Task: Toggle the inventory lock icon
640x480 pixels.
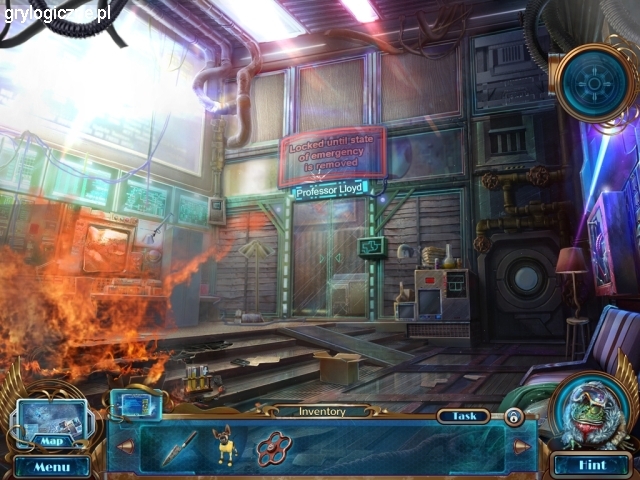Action: [x=513, y=417]
